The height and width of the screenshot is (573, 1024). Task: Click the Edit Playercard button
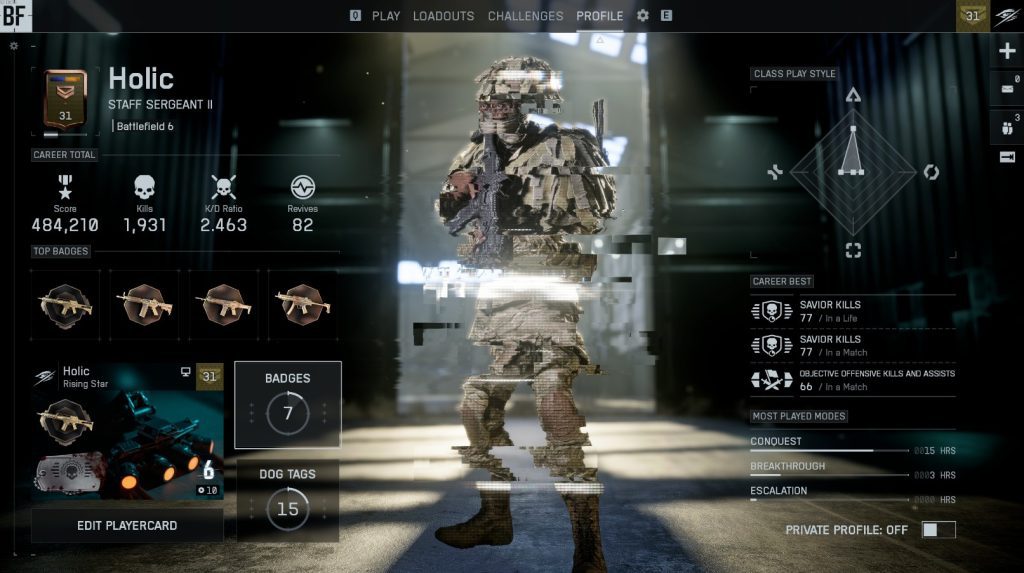point(127,525)
